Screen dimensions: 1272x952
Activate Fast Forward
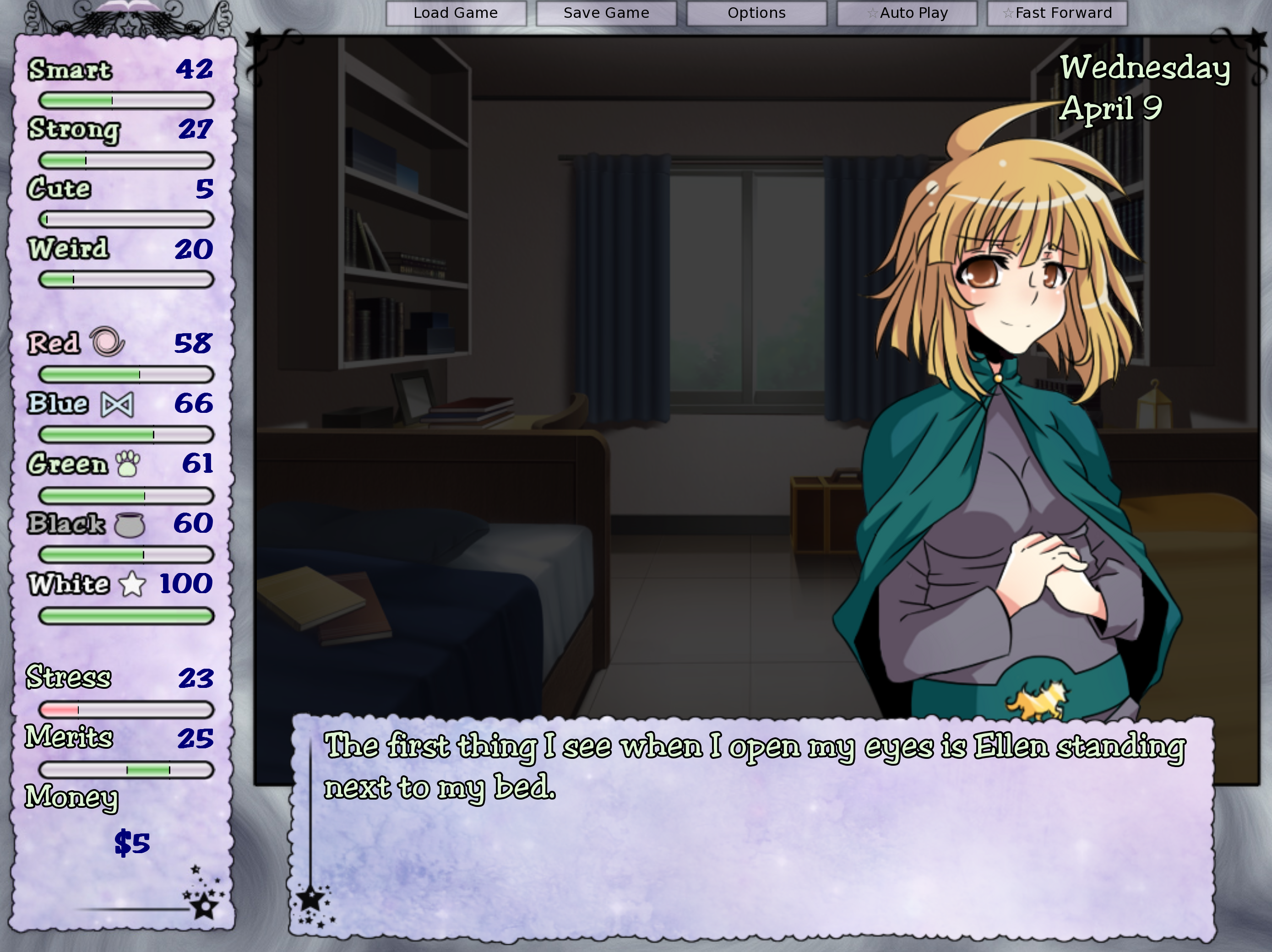1057,13
